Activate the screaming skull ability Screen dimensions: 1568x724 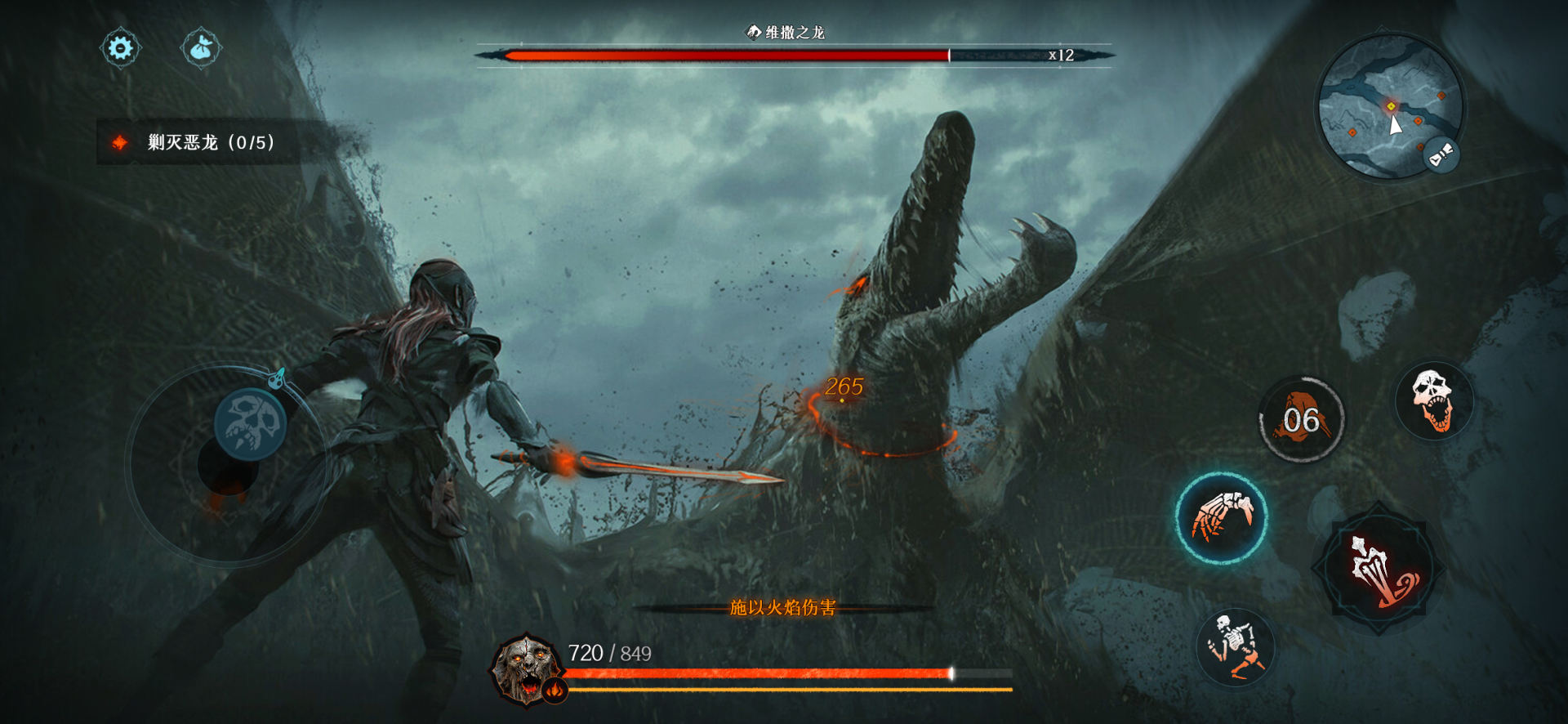[x=1433, y=400]
